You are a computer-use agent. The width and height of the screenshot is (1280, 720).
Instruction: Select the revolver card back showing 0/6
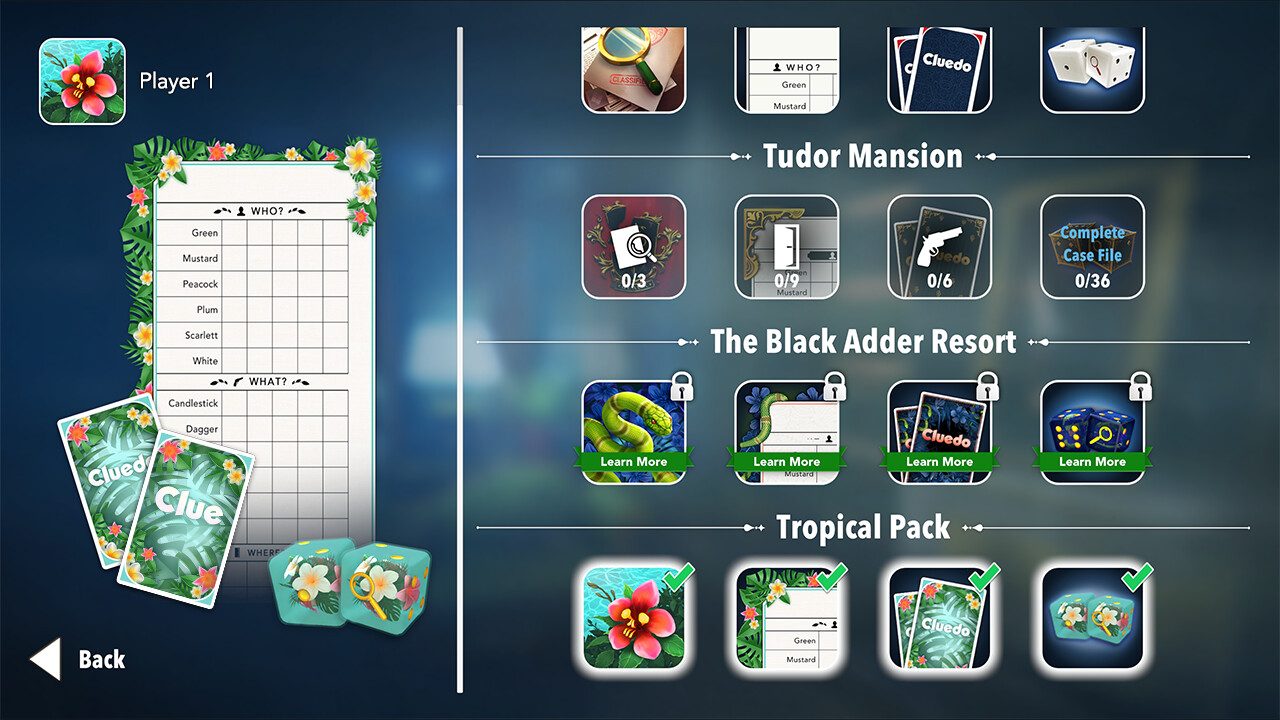(x=939, y=247)
